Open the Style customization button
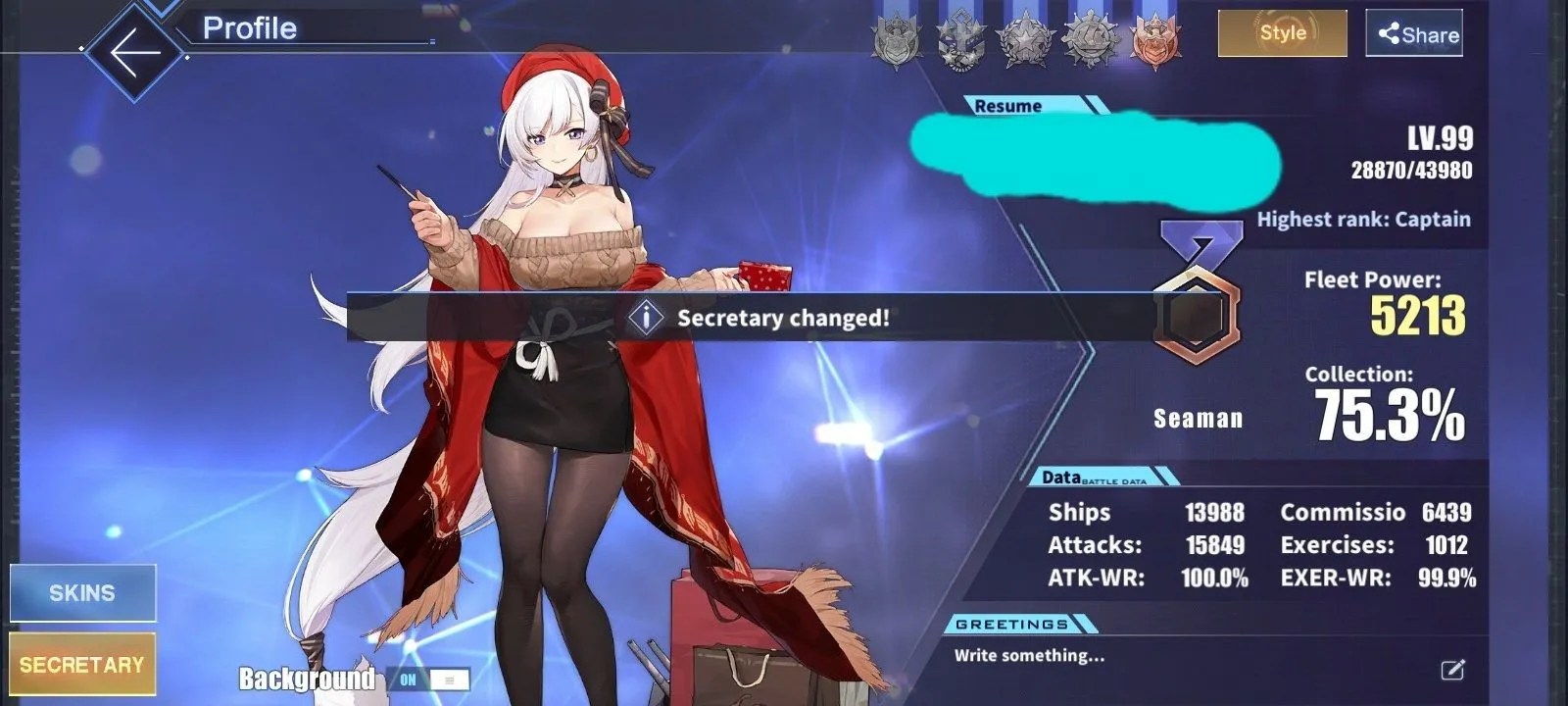 coord(1282,33)
